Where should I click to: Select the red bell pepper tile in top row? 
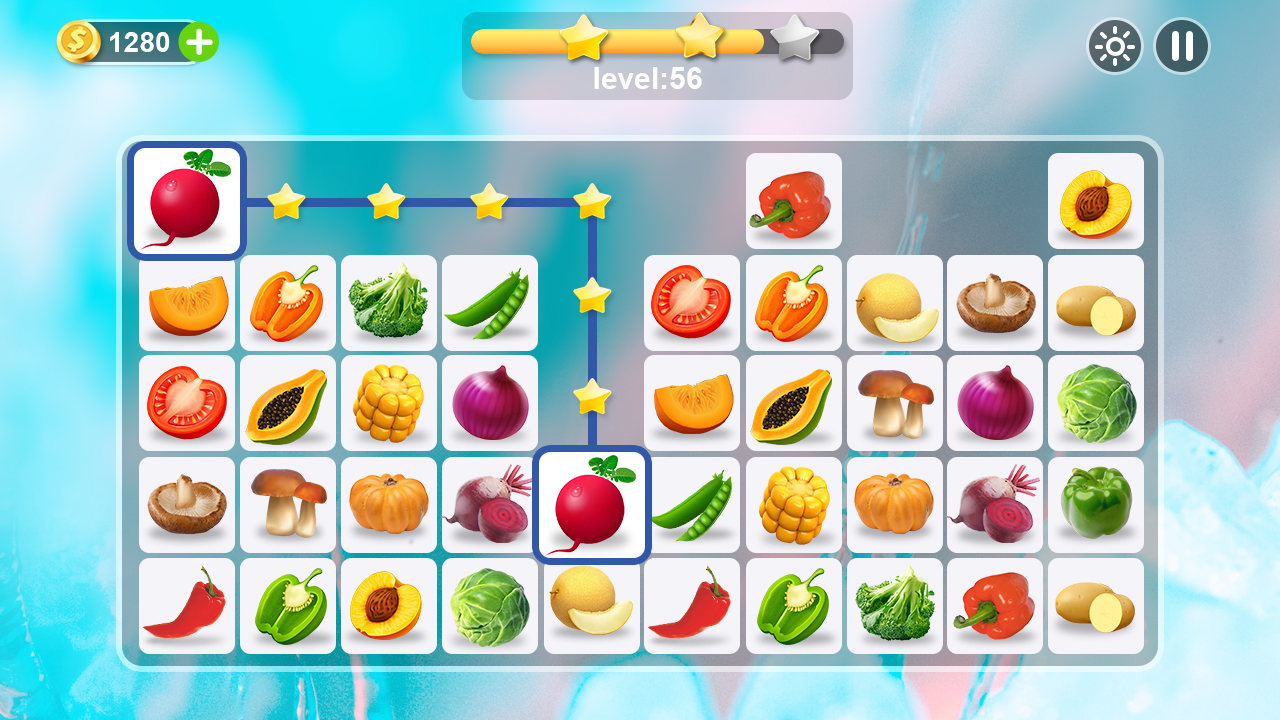coord(793,201)
